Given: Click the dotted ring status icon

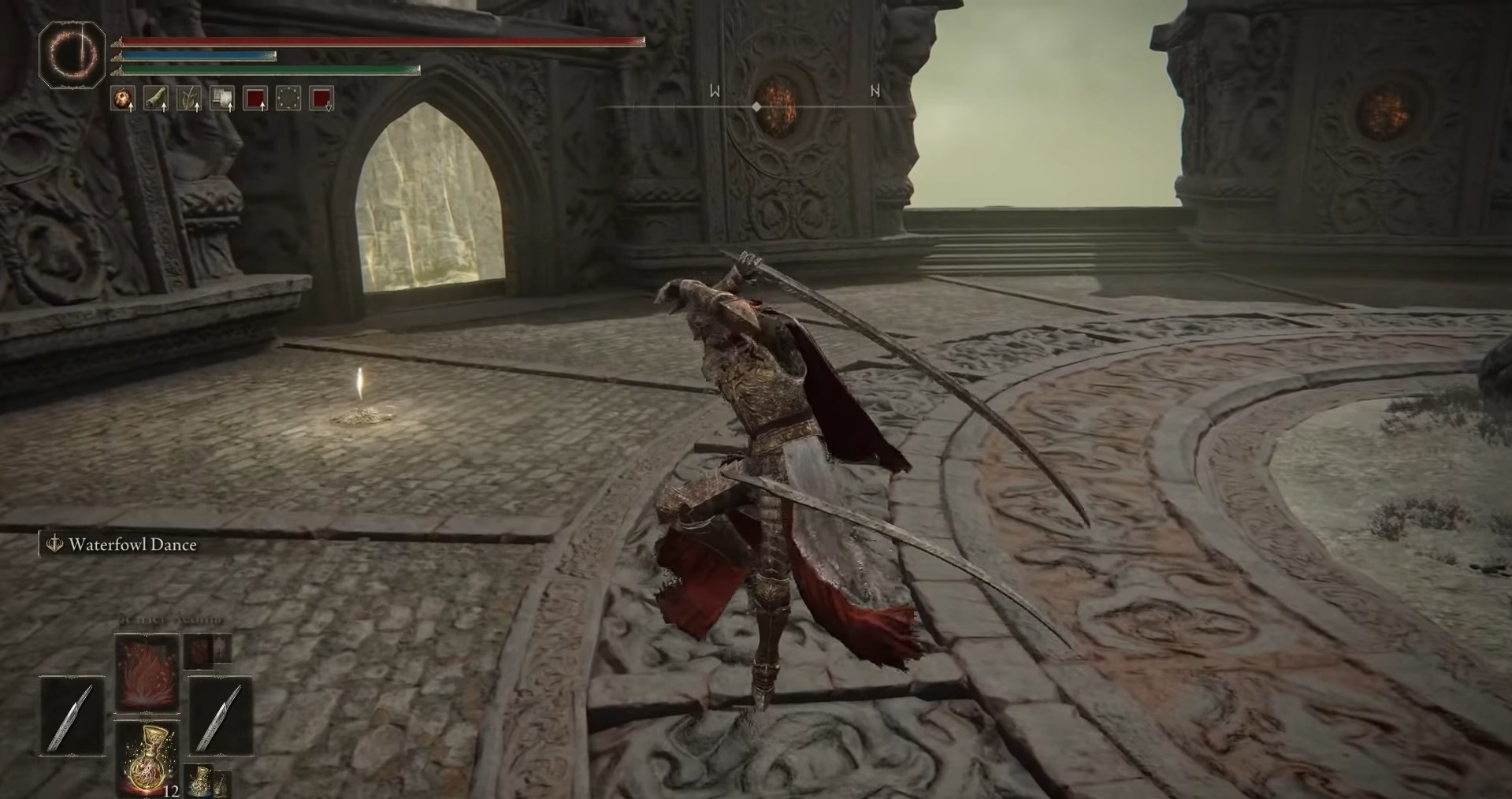Looking at the screenshot, I should (288, 98).
